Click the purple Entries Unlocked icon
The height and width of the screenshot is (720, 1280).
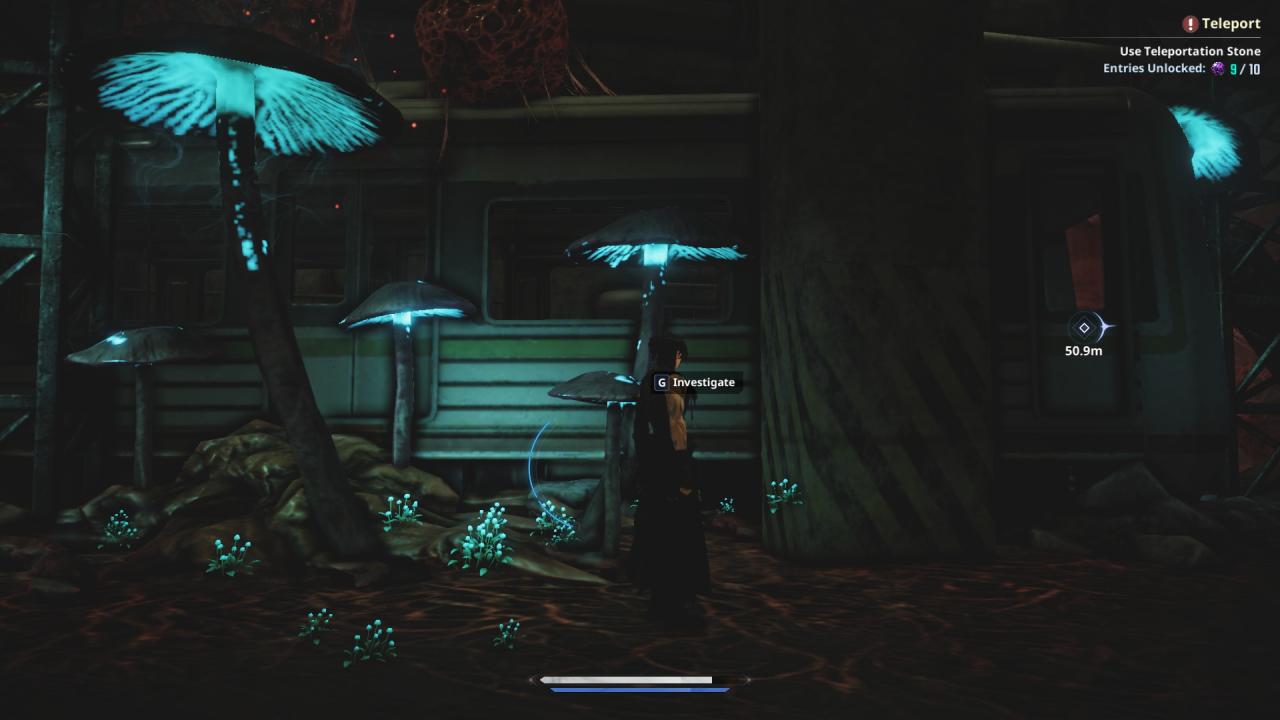click(x=1218, y=69)
